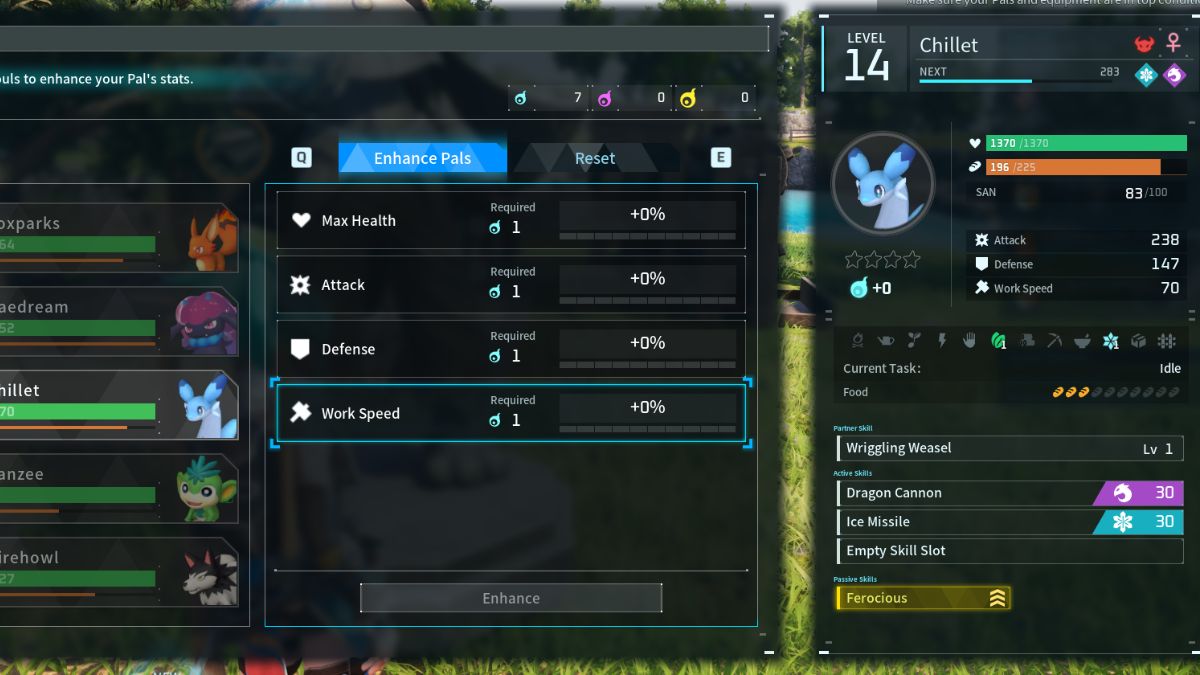Select Chillet in the Pal list
The width and height of the screenshot is (1200, 675).
[120, 405]
